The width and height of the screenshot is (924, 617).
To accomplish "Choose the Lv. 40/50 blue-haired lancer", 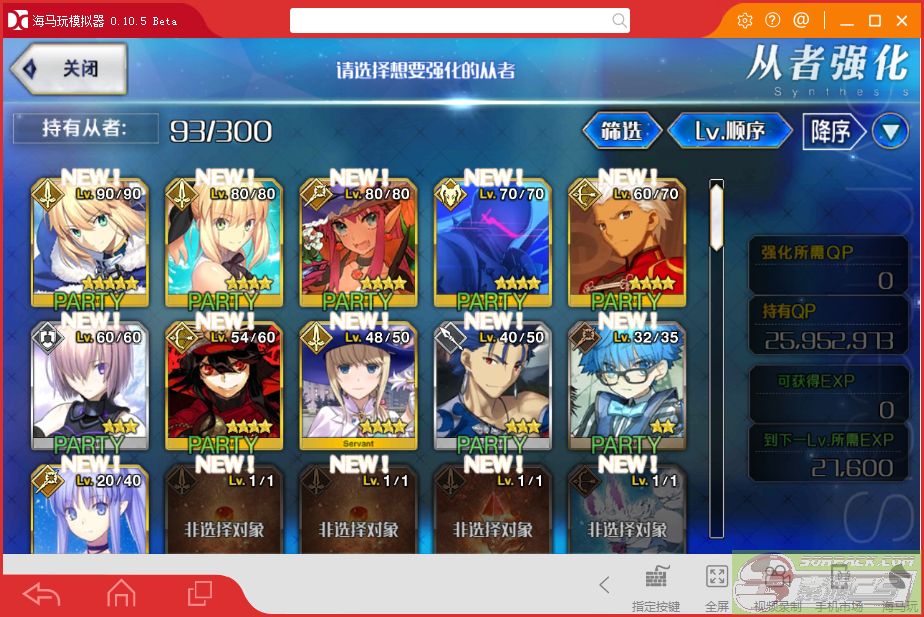I will (x=492, y=388).
